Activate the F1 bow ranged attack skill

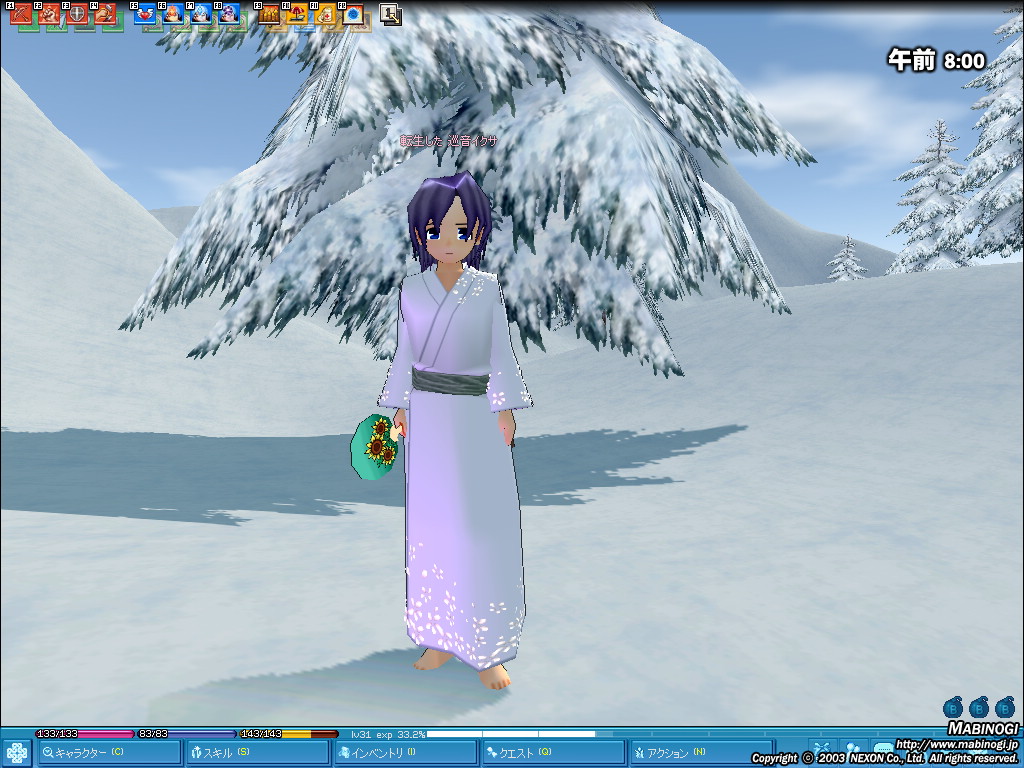click(x=22, y=15)
